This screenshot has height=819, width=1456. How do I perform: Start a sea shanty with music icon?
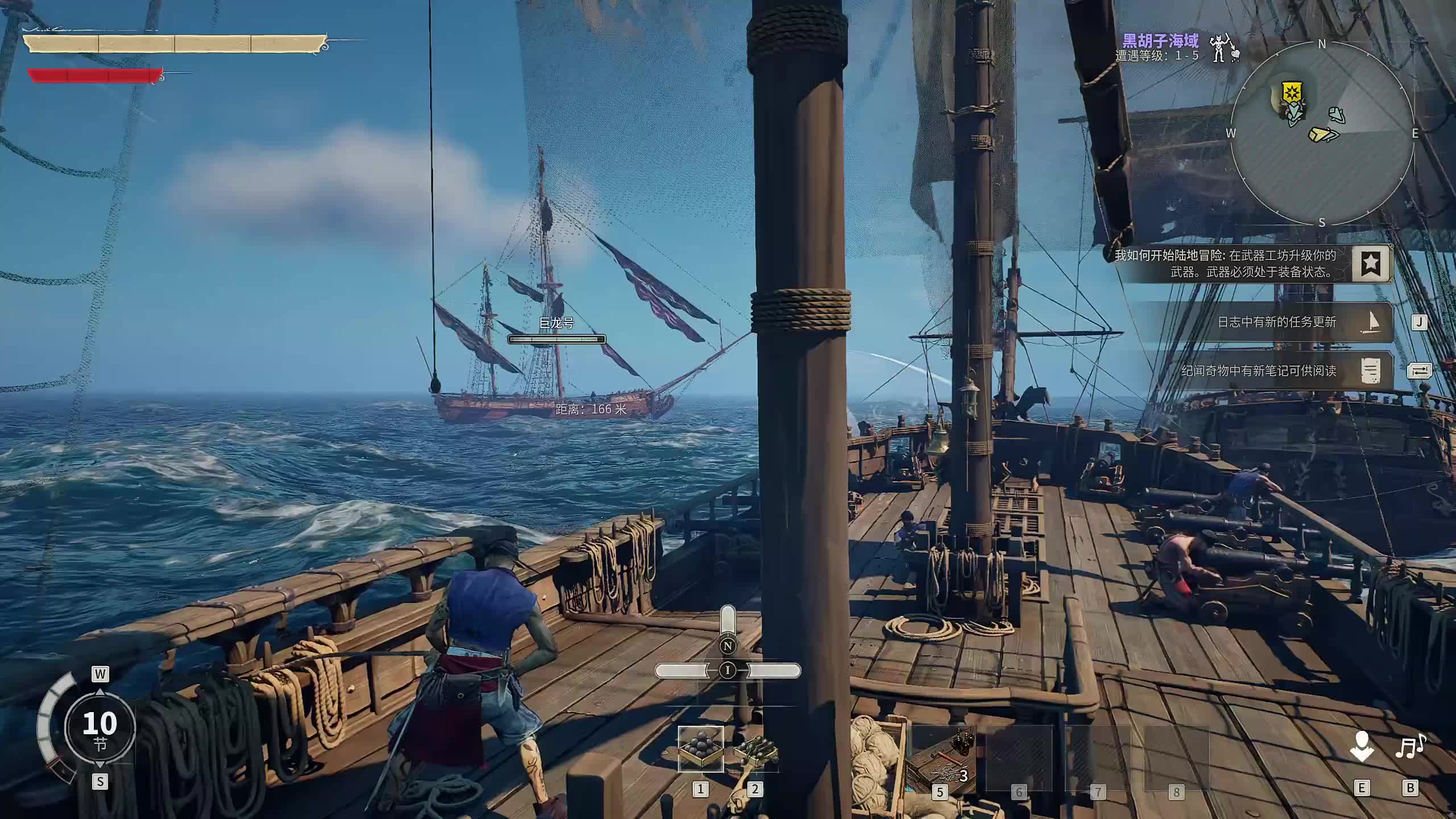click(x=1410, y=746)
